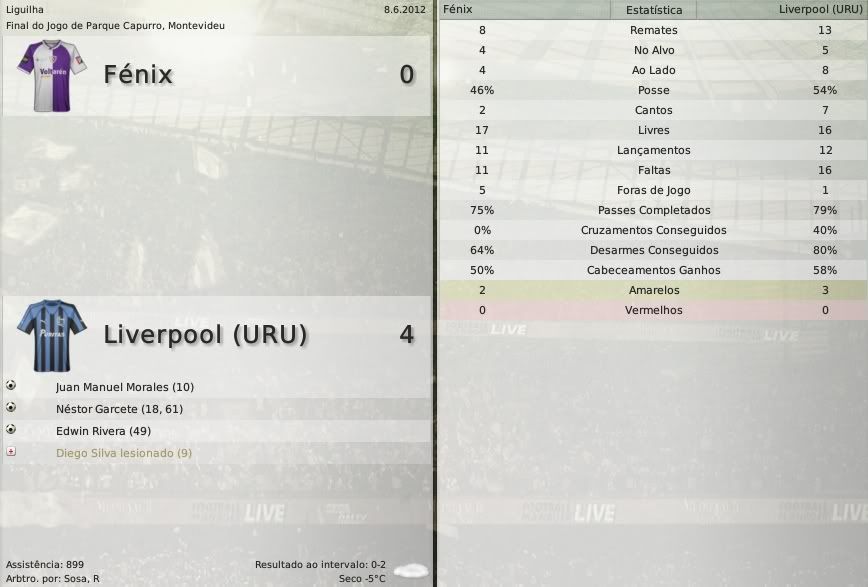The width and height of the screenshot is (868, 587).
Task: Click the Liverpool (URU) stats column header
Action: 818,10
